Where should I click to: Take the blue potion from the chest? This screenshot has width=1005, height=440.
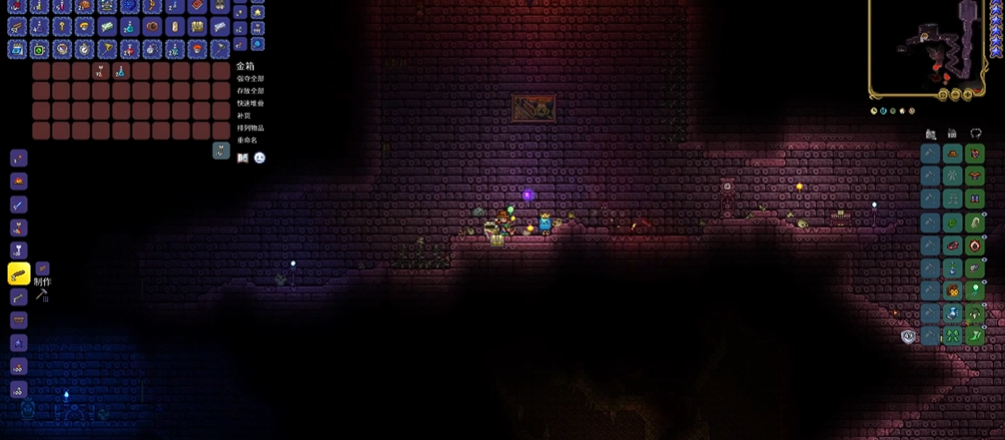[x=120, y=71]
